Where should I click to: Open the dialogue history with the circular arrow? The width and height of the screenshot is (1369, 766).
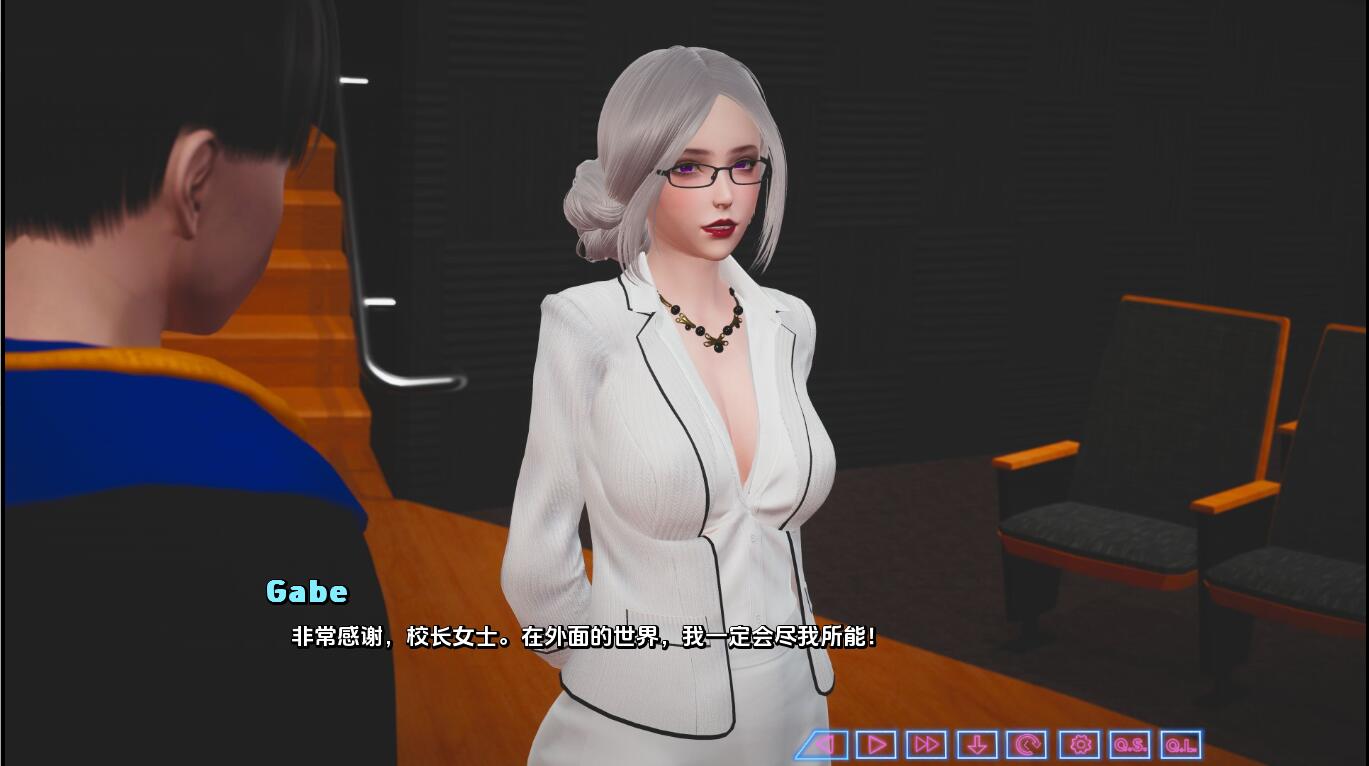1027,744
